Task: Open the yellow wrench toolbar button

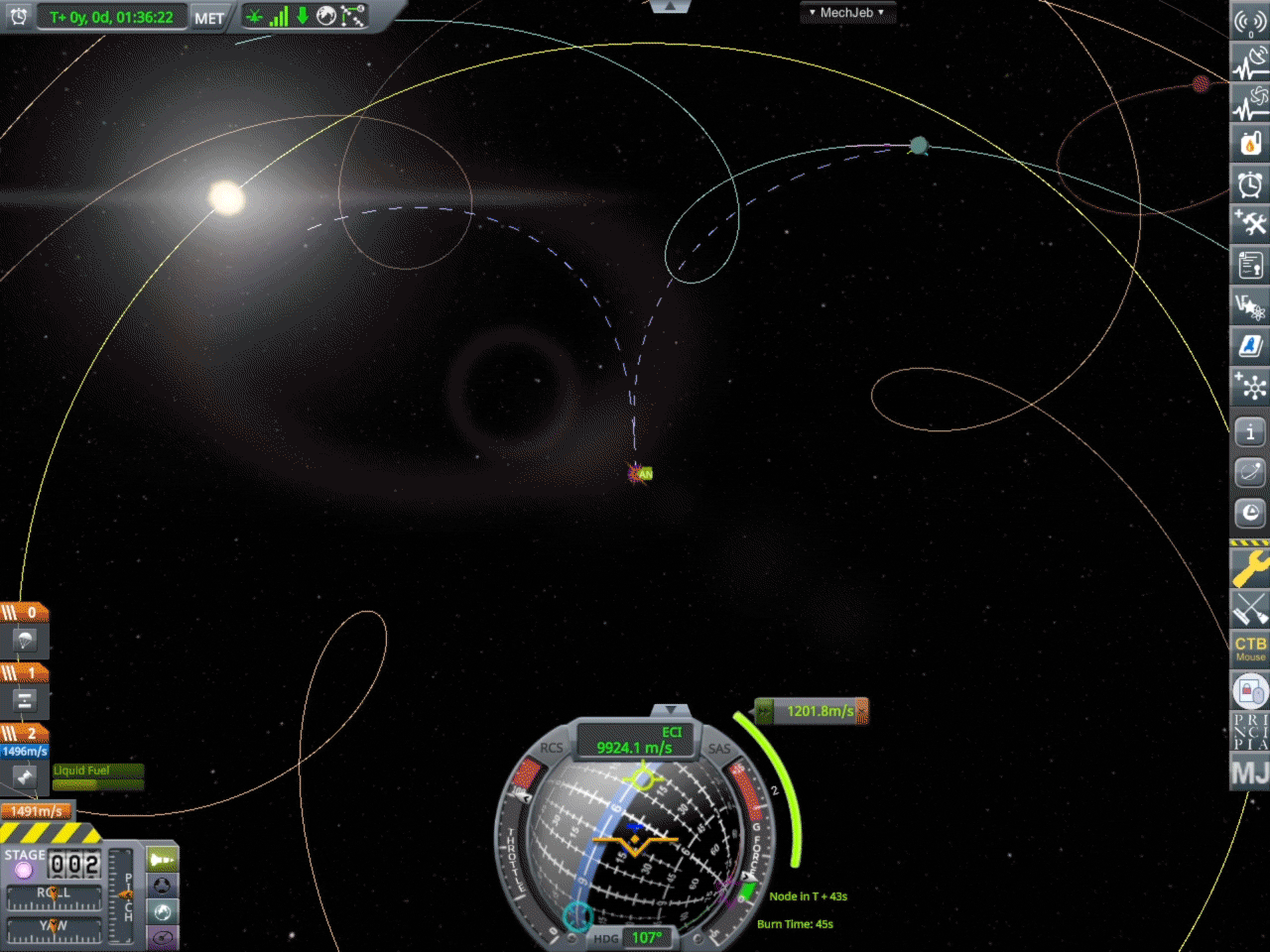Action: (1249, 569)
